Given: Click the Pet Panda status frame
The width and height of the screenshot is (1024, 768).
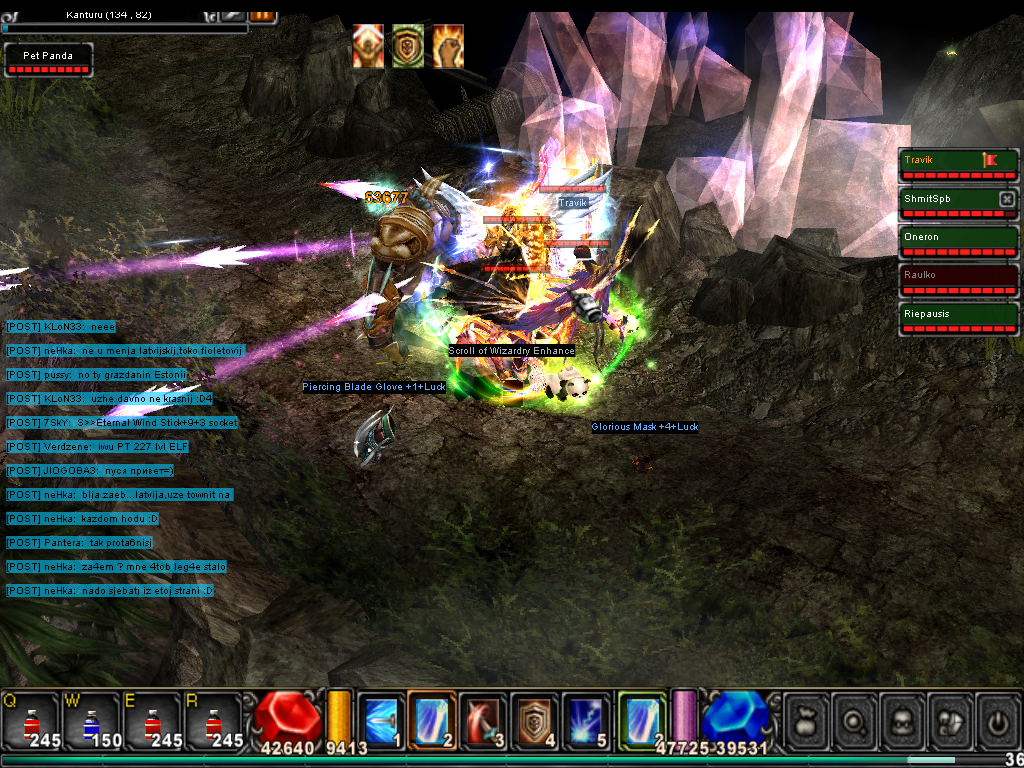Looking at the screenshot, I should 49,60.
